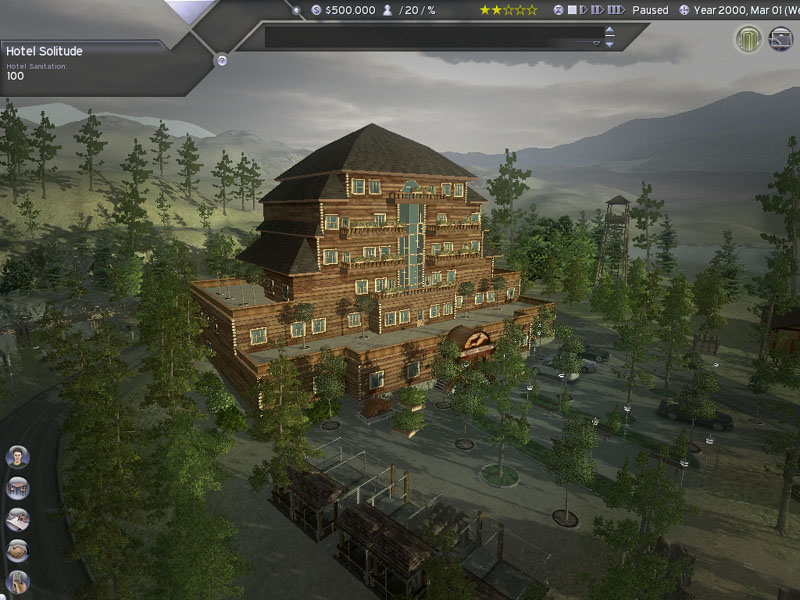Screen dimensions: 800x600
Task: Set game speed to fastest triple arrow
Action: click(x=616, y=10)
